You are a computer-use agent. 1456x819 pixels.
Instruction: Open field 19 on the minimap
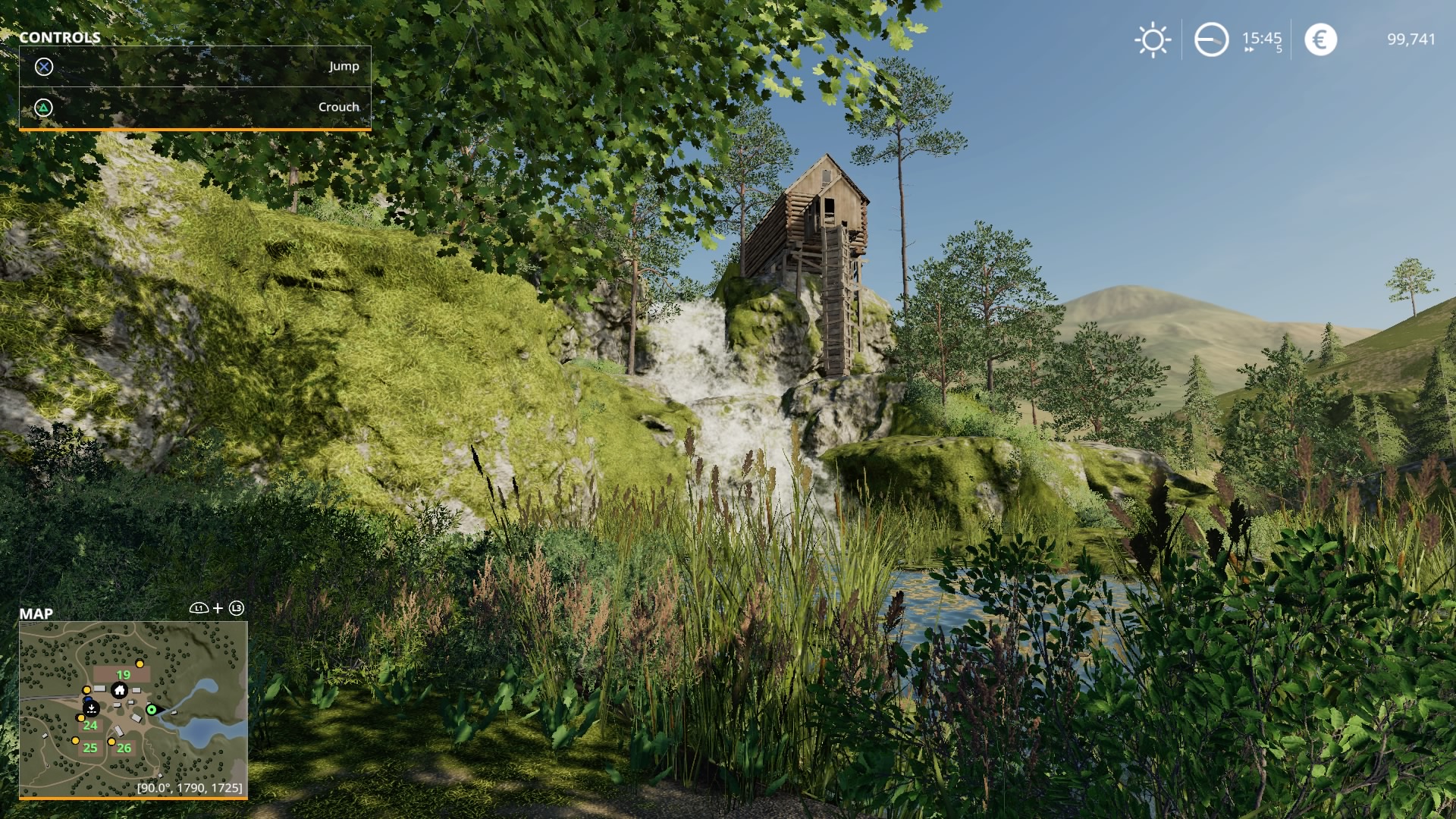tap(123, 674)
